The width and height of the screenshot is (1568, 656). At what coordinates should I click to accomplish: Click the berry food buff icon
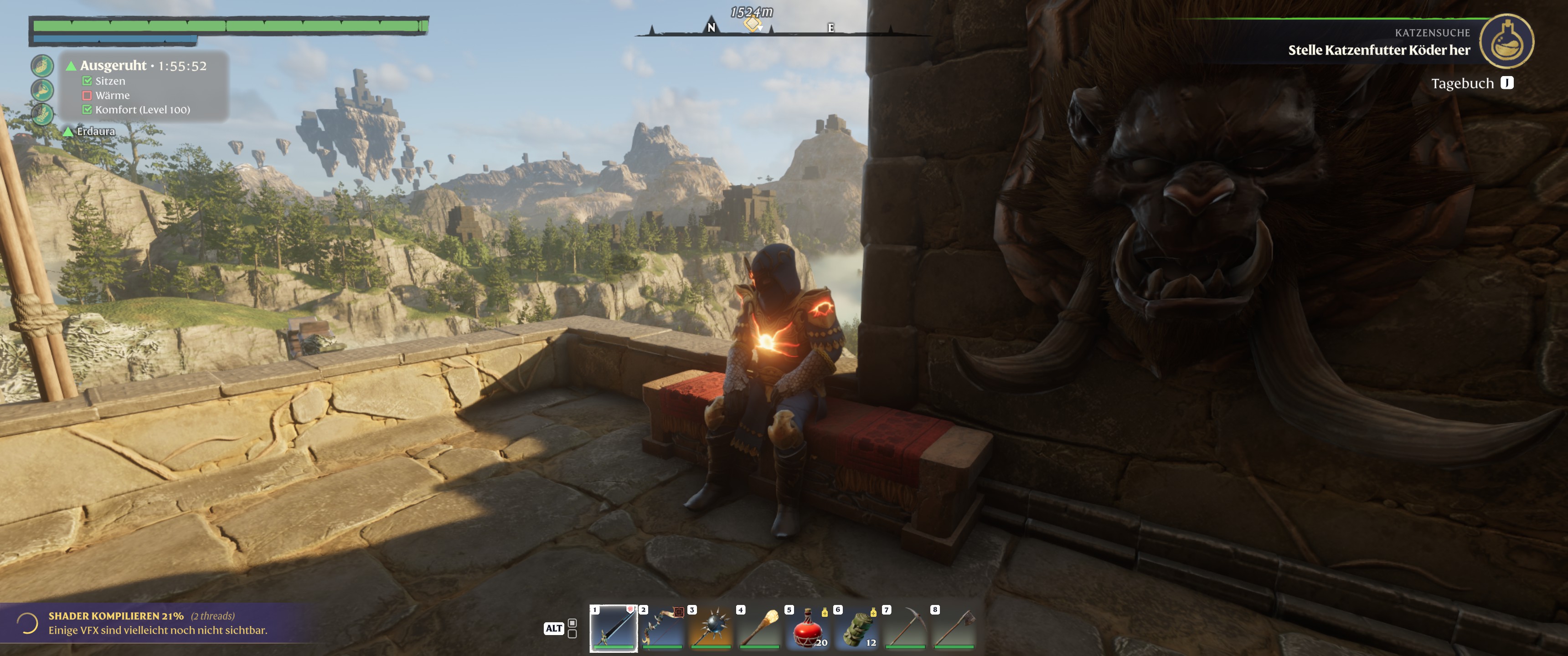(x=42, y=66)
